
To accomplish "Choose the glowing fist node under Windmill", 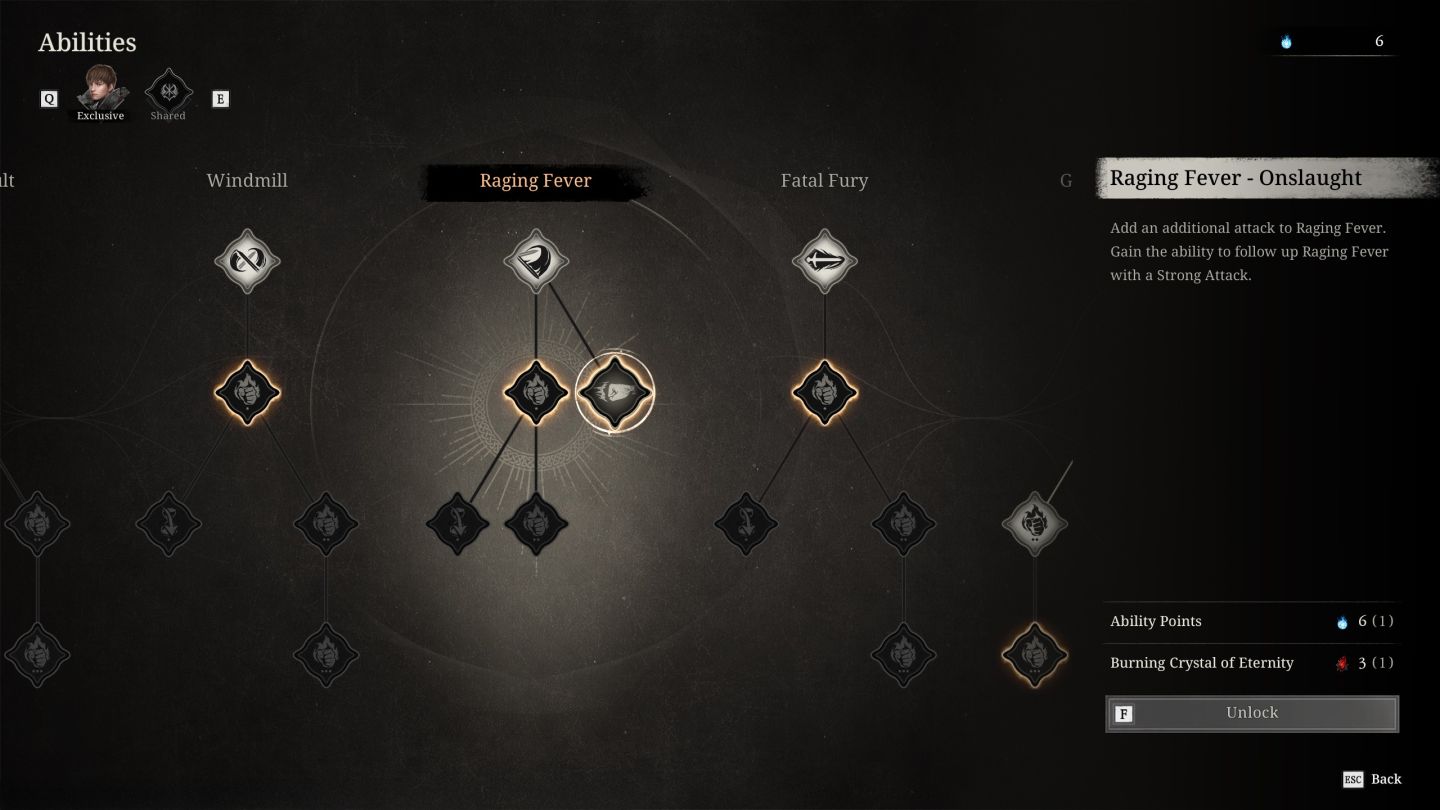I will pyautogui.click(x=247, y=392).
